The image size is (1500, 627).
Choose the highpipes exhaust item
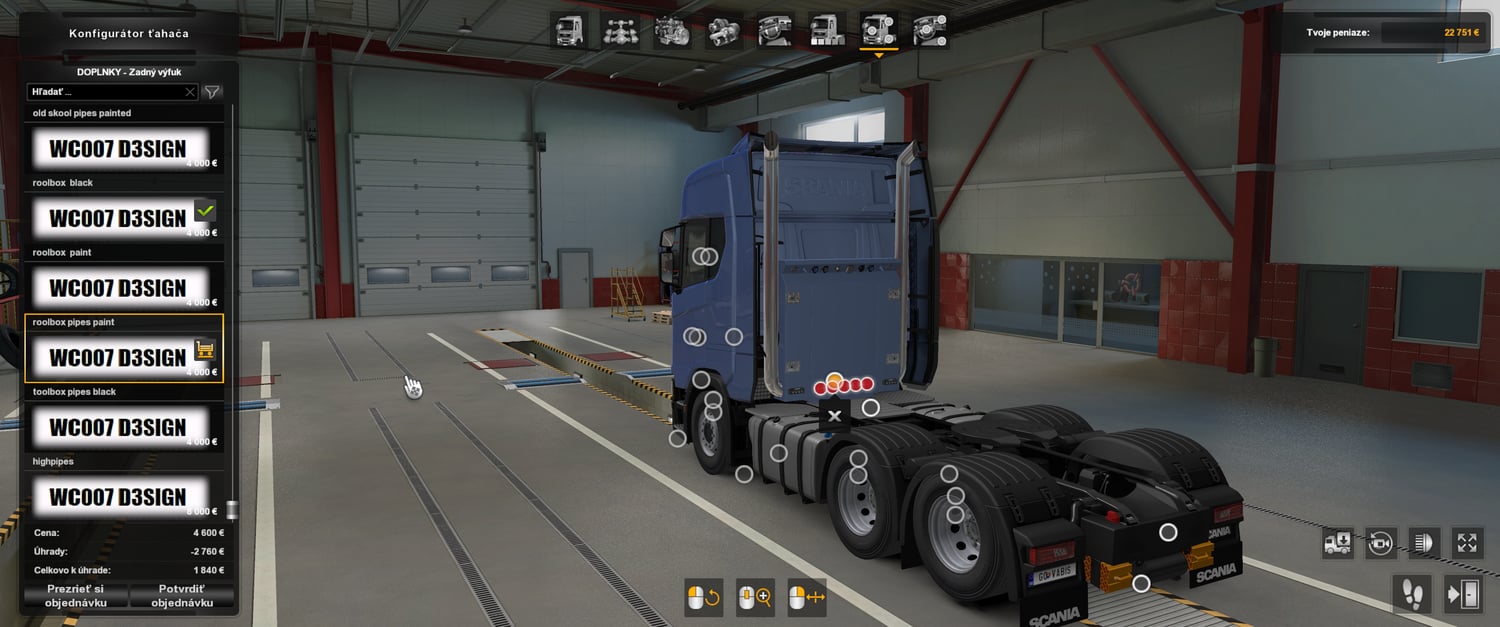pyautogui.click(x=120, y=496)
